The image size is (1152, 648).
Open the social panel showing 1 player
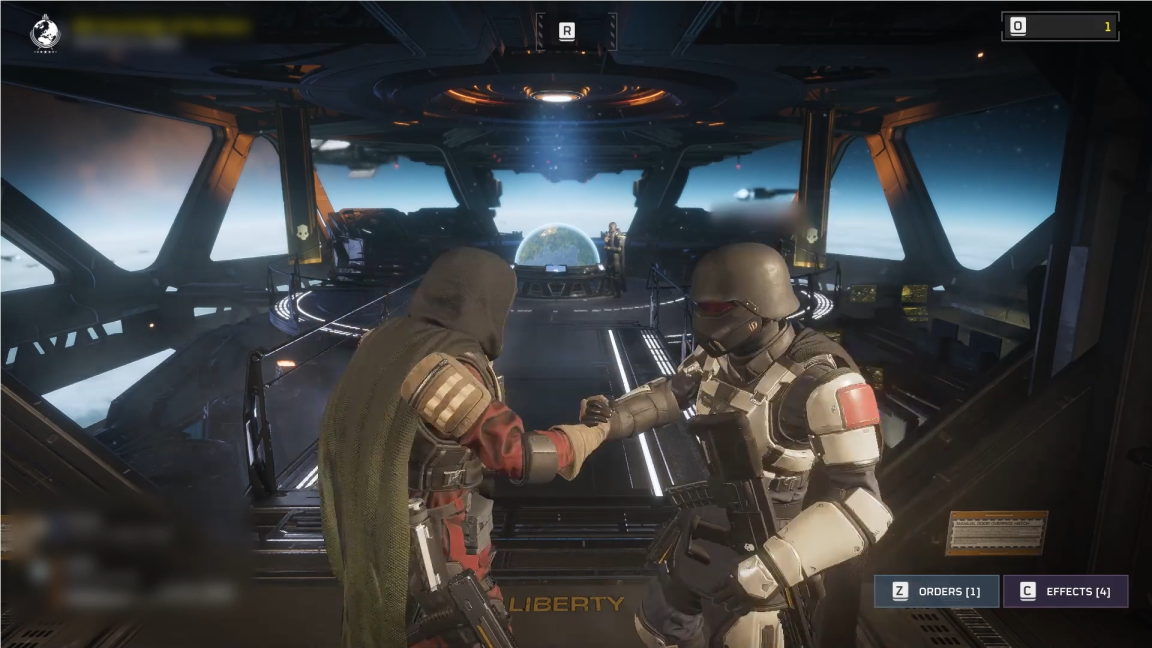pyautogui.click(x=1060, y=27)
